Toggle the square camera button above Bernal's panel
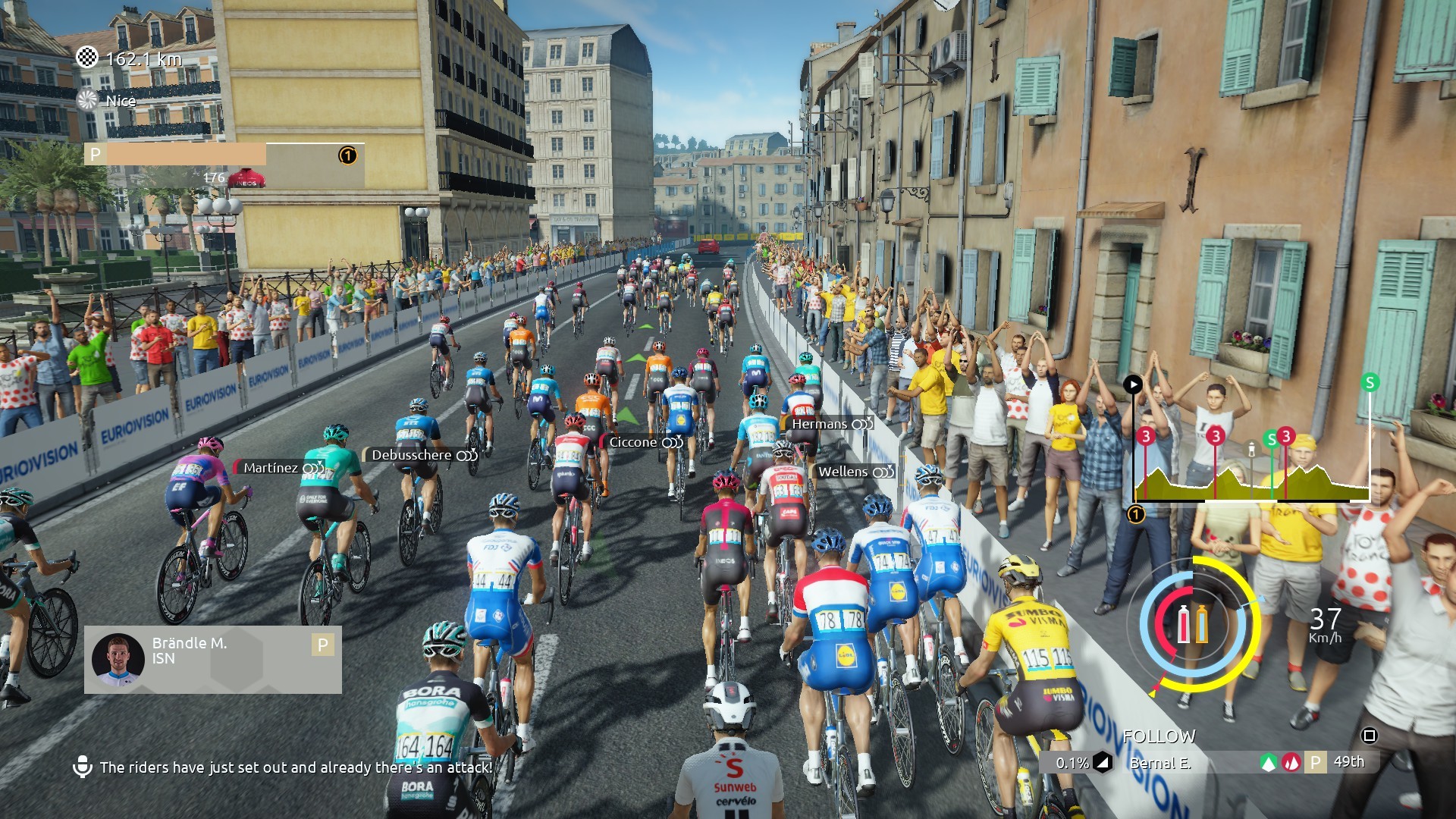 [x=1370, y=735]
